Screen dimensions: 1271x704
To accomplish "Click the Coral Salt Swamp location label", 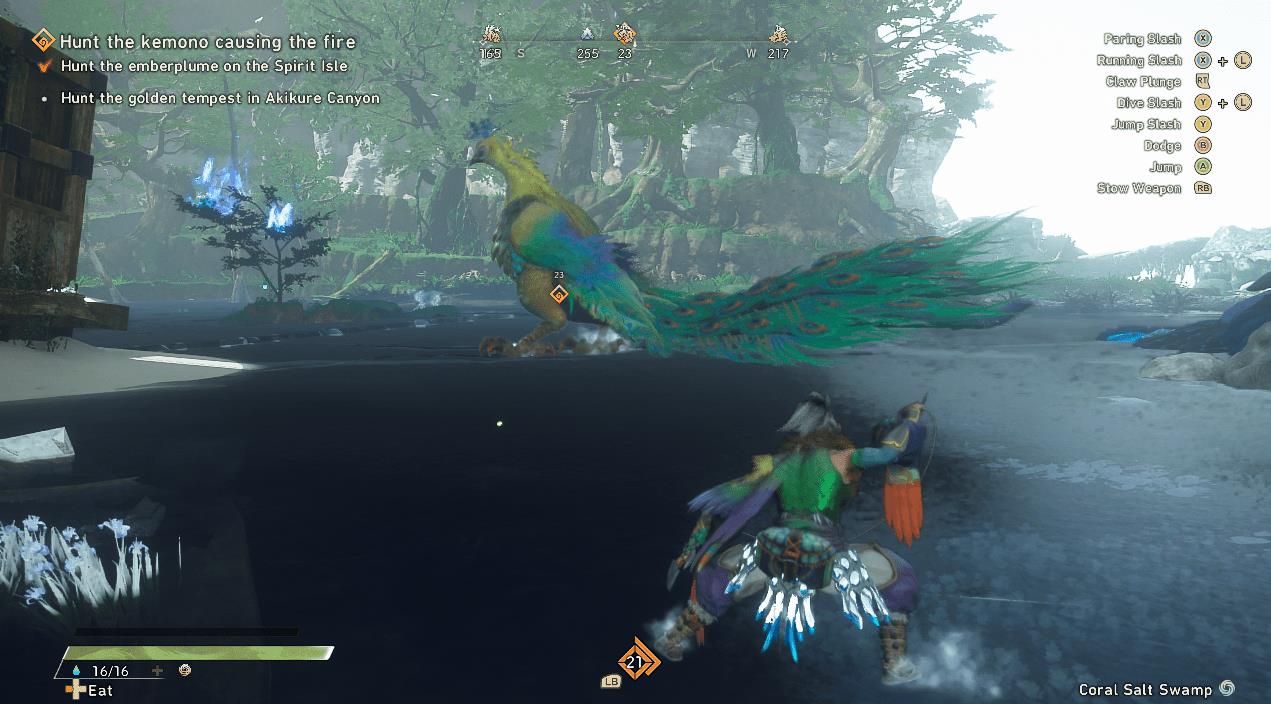I will [1145, 690].
